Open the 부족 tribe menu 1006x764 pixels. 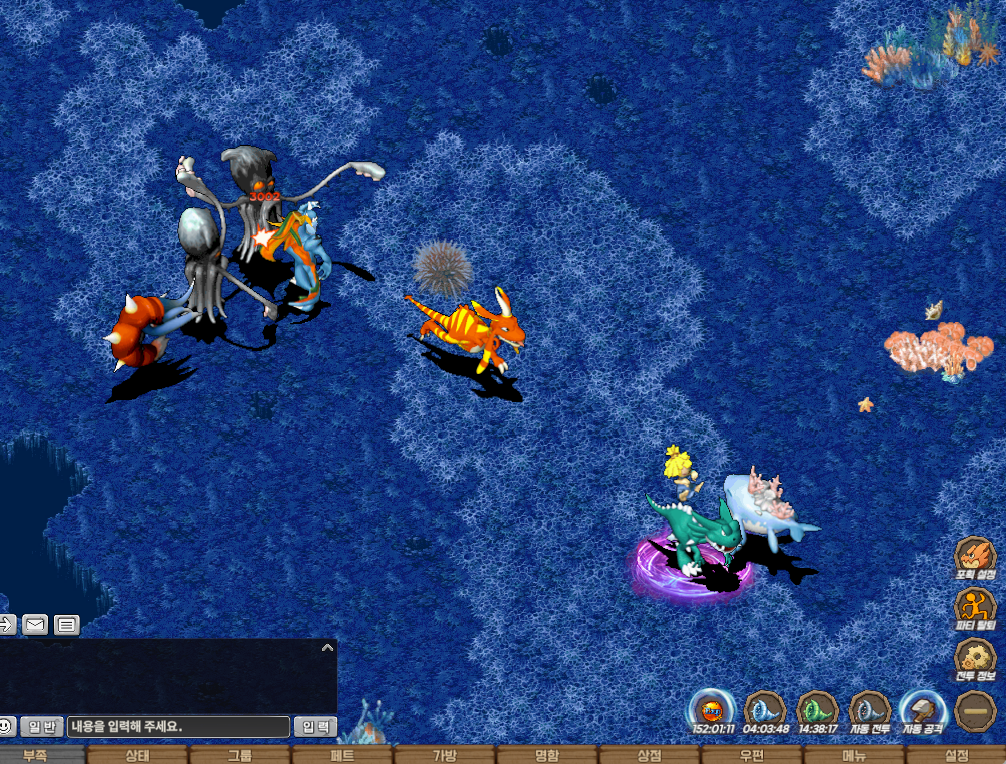36,756
